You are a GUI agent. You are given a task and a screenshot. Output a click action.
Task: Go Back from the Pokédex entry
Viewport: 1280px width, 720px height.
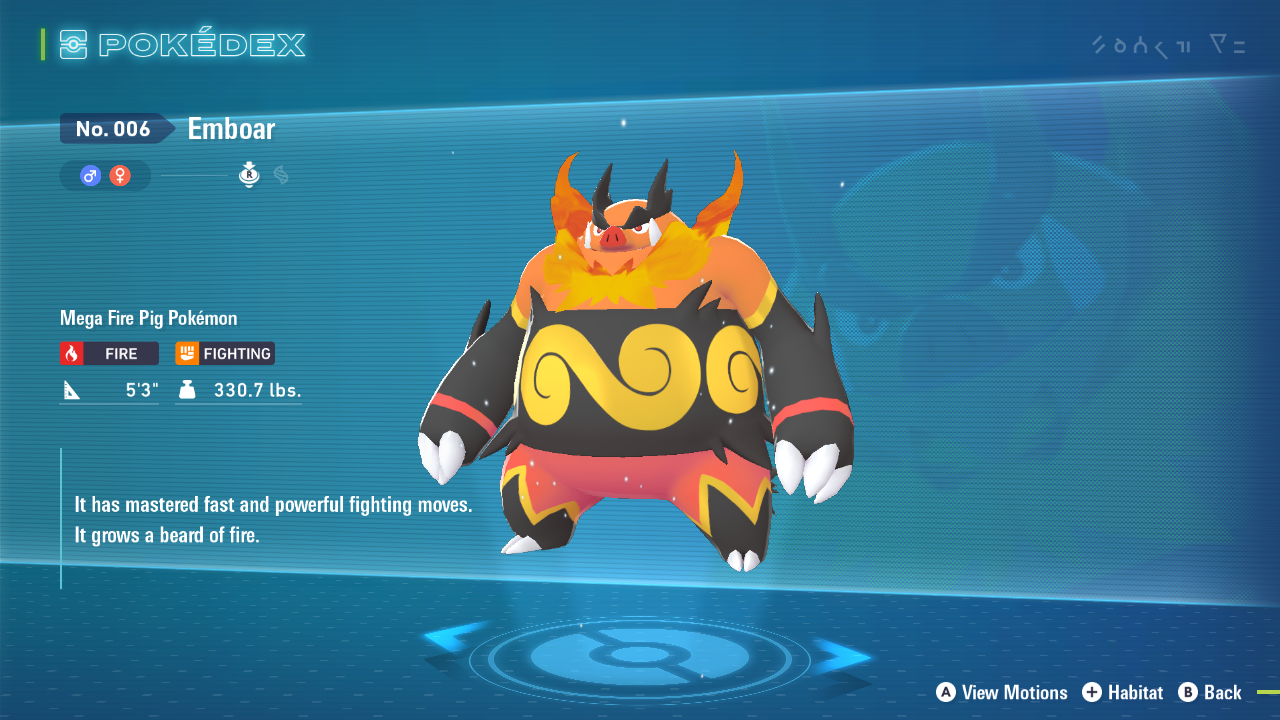tap(1210, 692)
